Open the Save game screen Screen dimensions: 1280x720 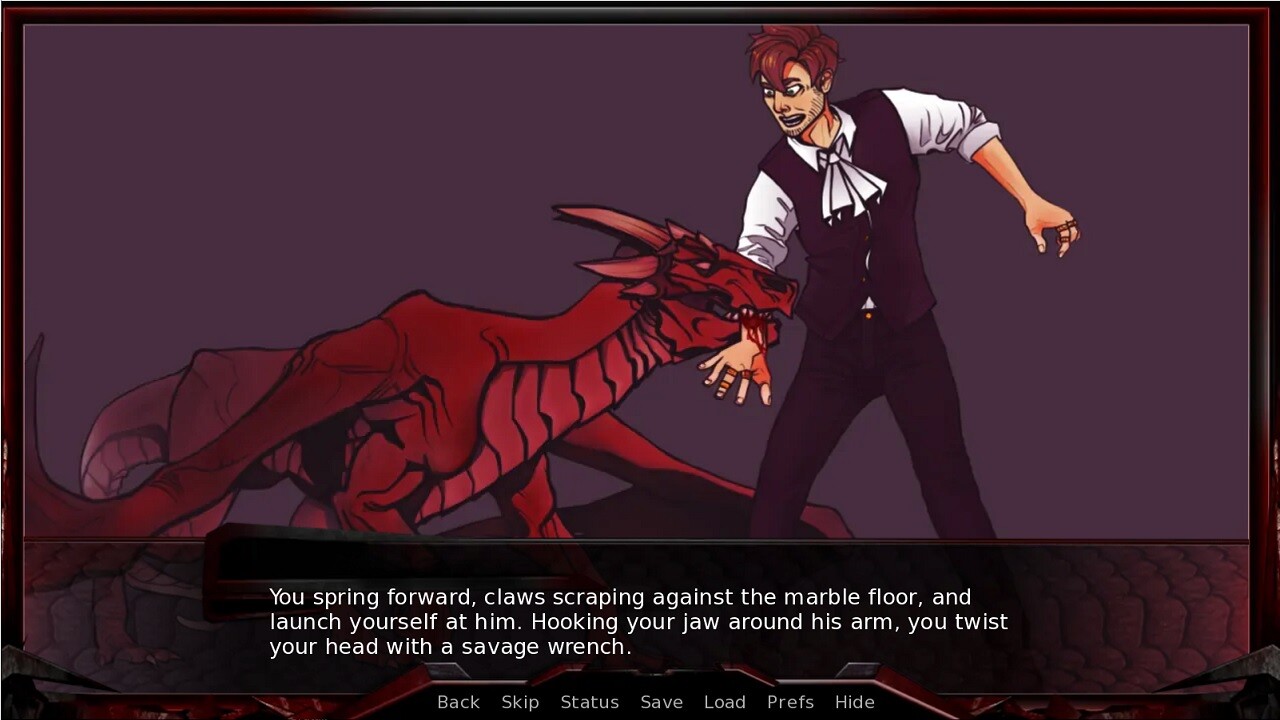pyautogui.click(x=661, y=702)
